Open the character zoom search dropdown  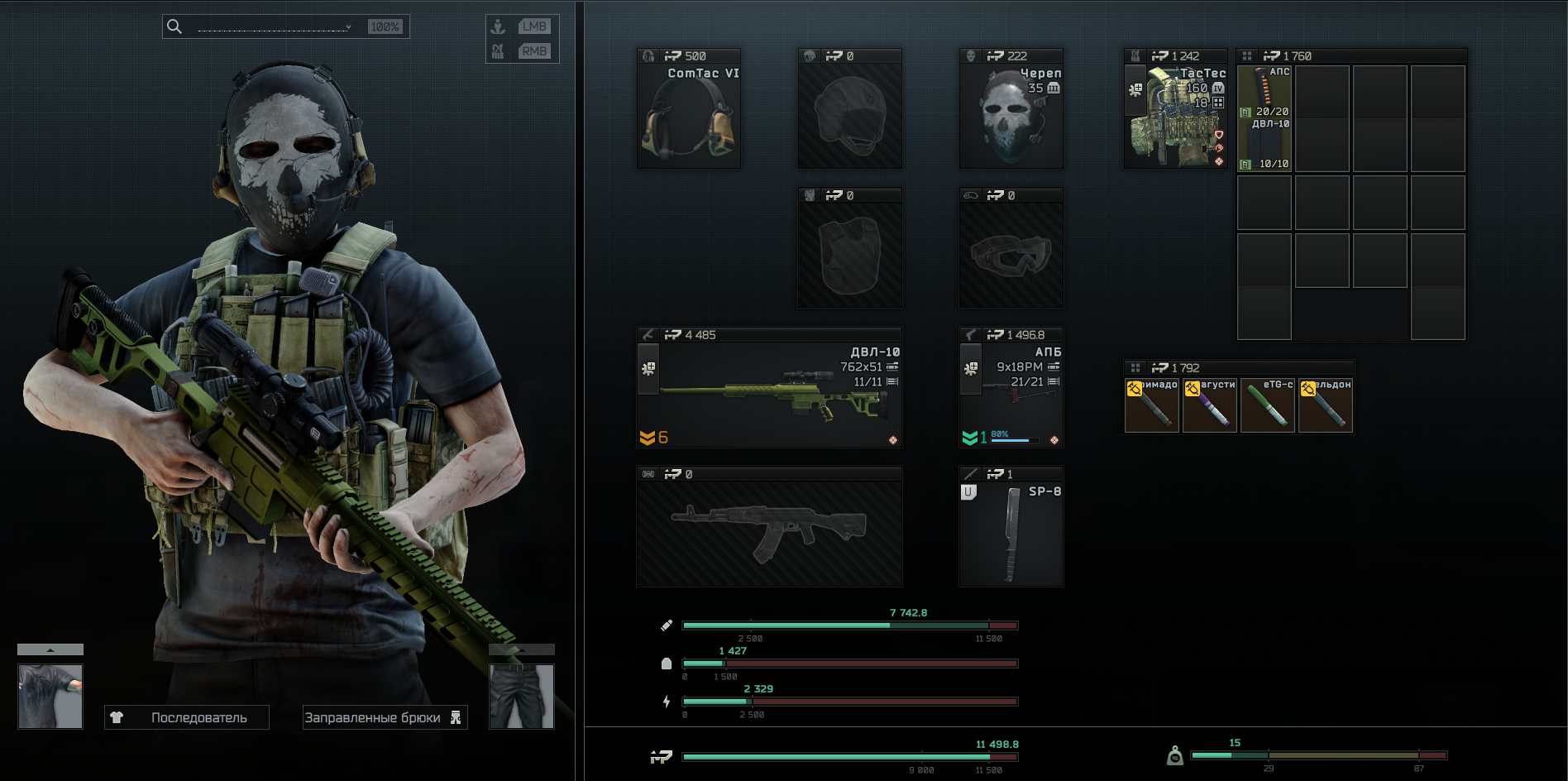pos(348,27)
